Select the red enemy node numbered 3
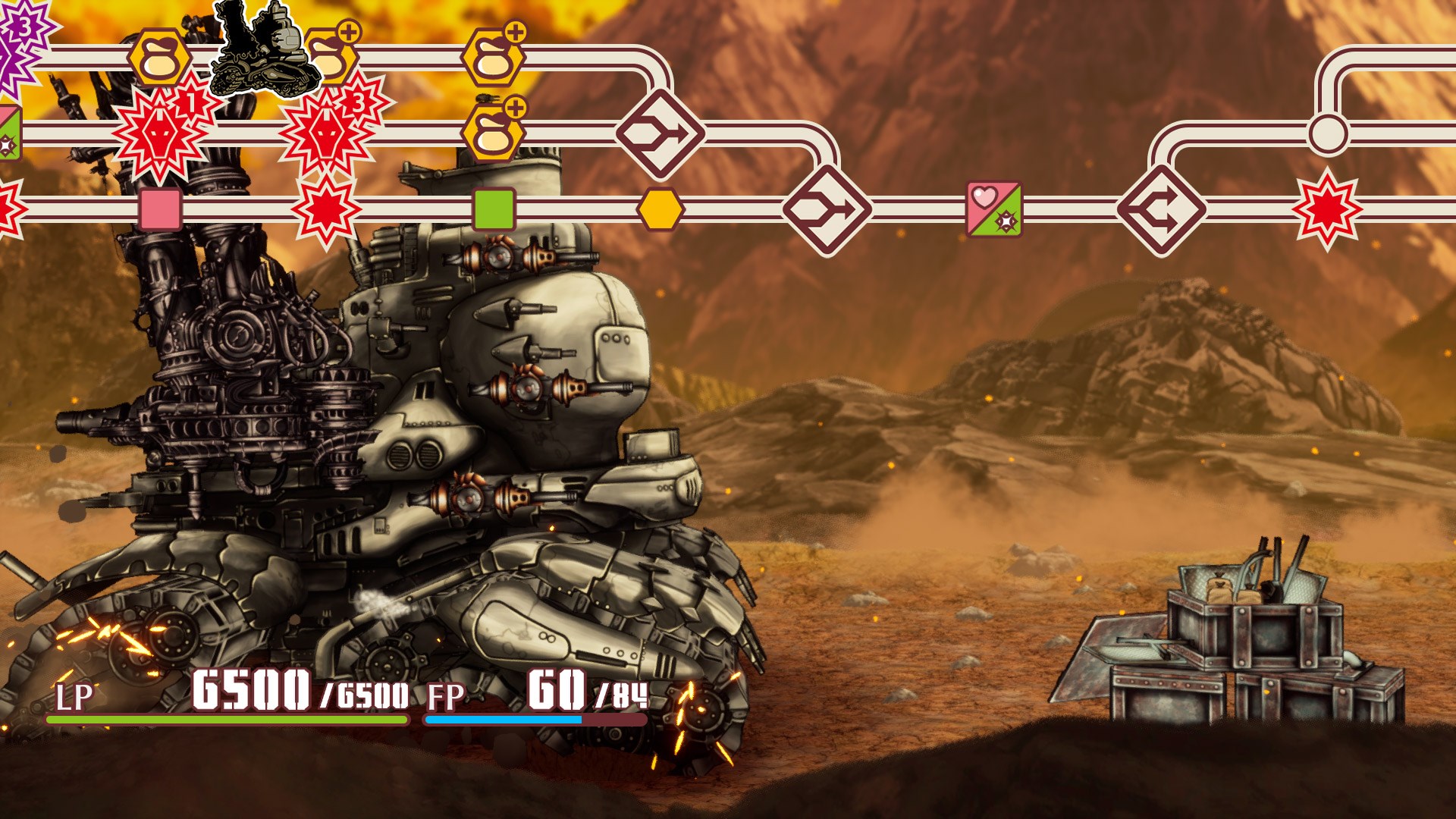This screenshot has width=1456, height=819. pos(328,133)
